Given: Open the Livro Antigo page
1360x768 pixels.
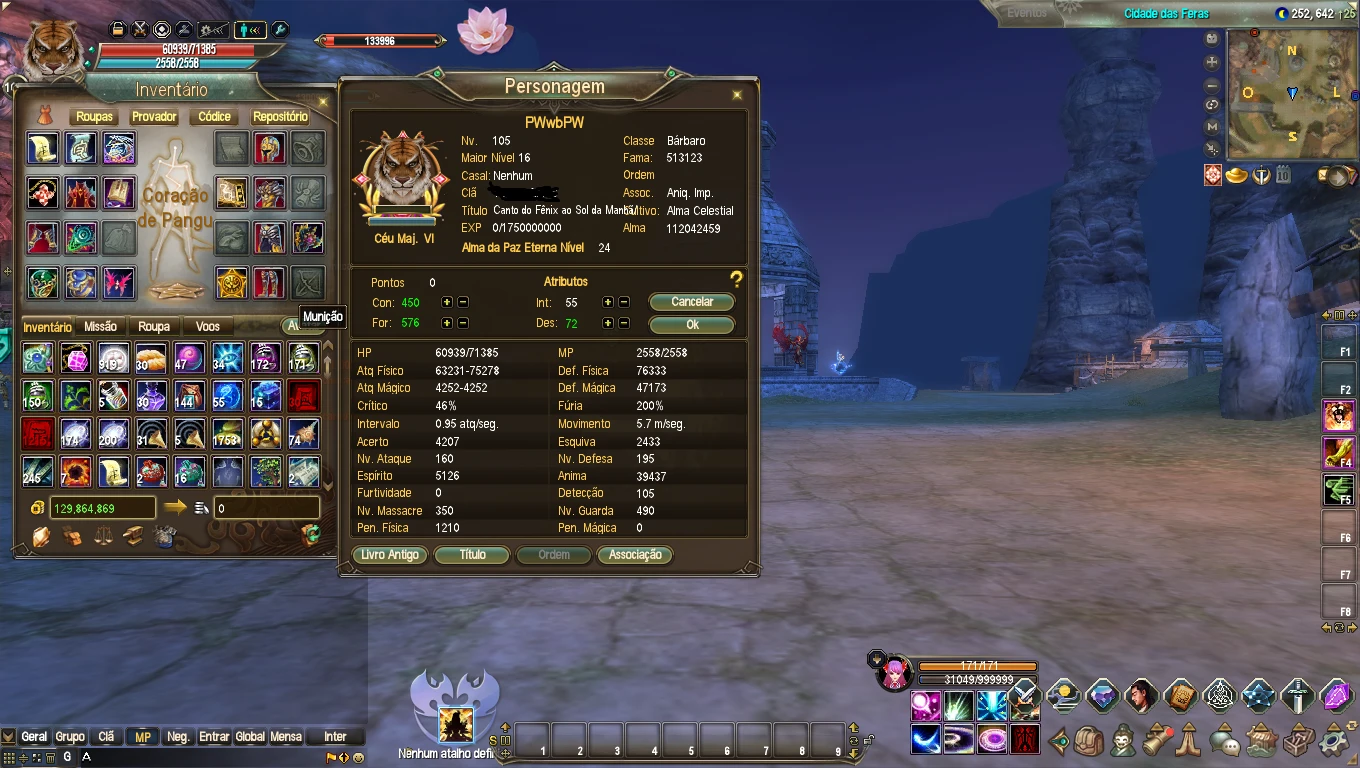Looking at the screenshot, I should point(390,555).
